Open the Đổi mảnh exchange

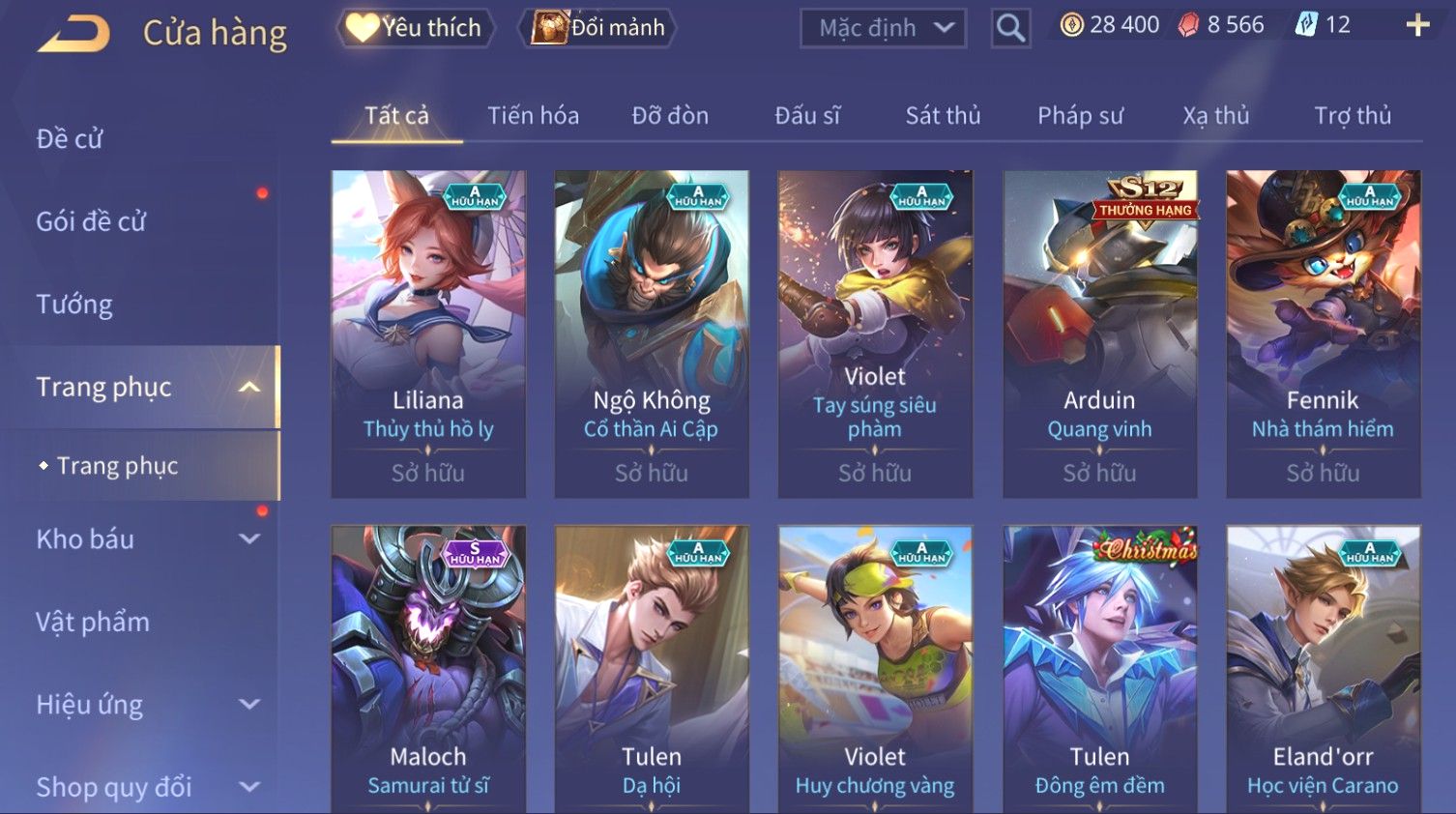[x=598, y=28]
